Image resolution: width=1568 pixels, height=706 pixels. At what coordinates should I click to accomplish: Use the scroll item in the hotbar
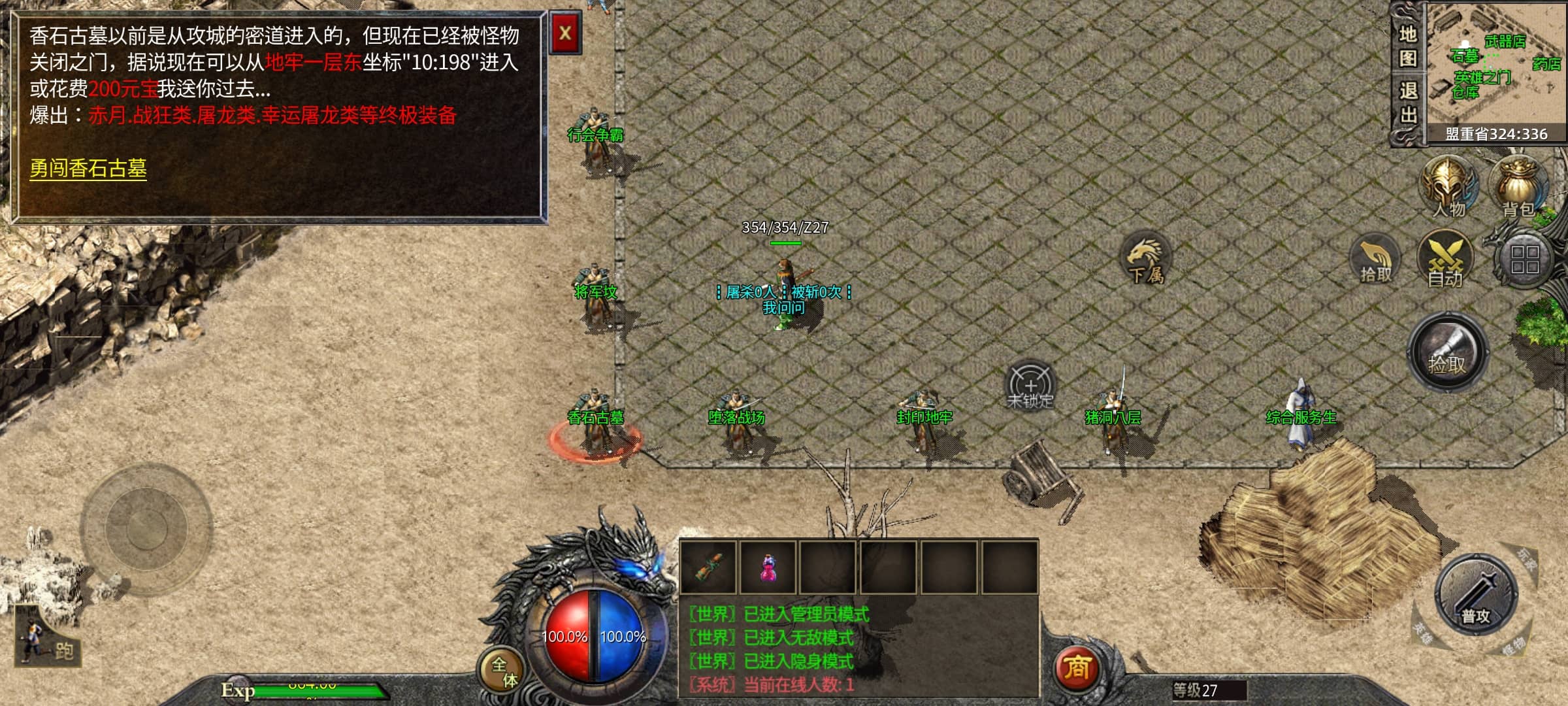(x=708, y=567)
